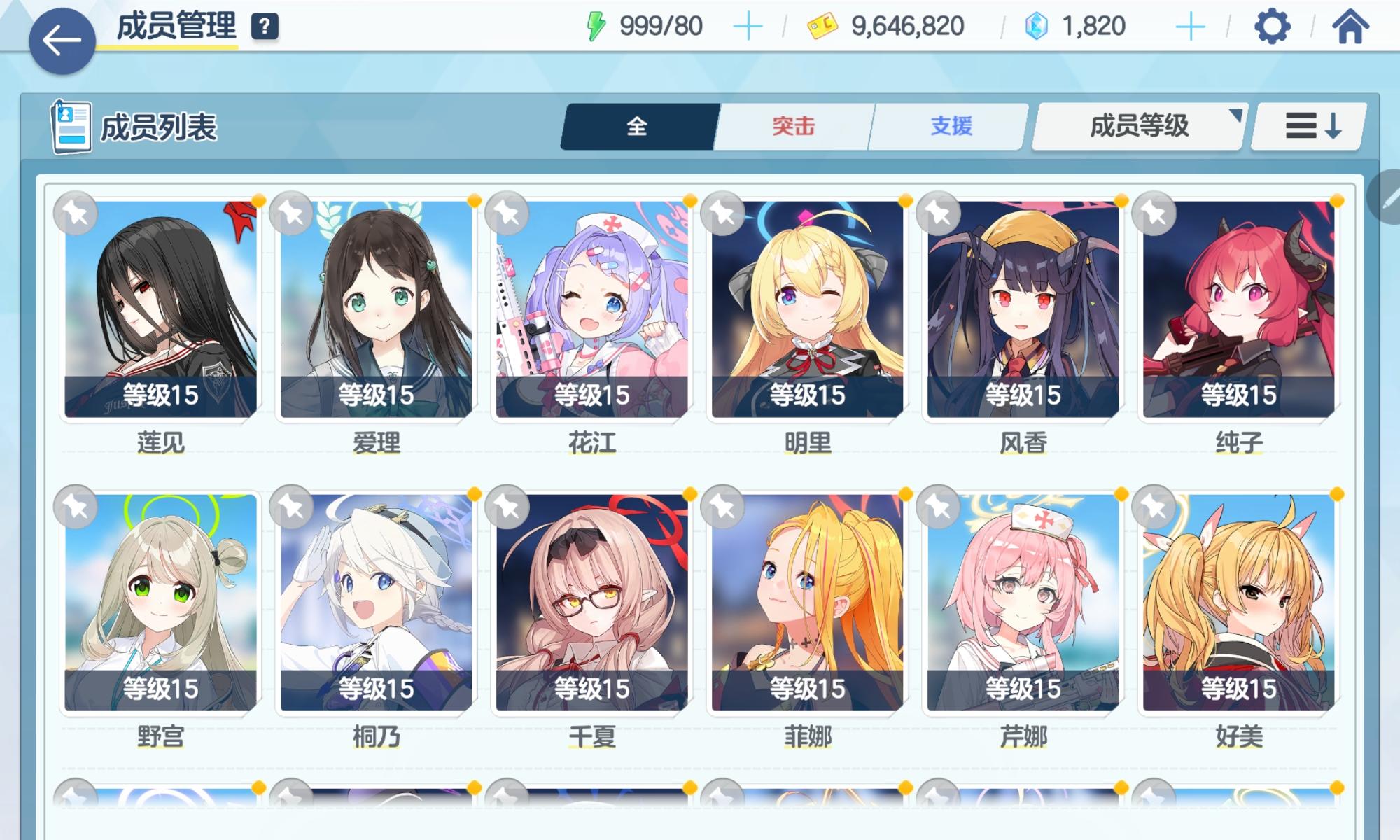Click the gold credits wallet icon
1400x840 pixels.
tap(820, 24)
